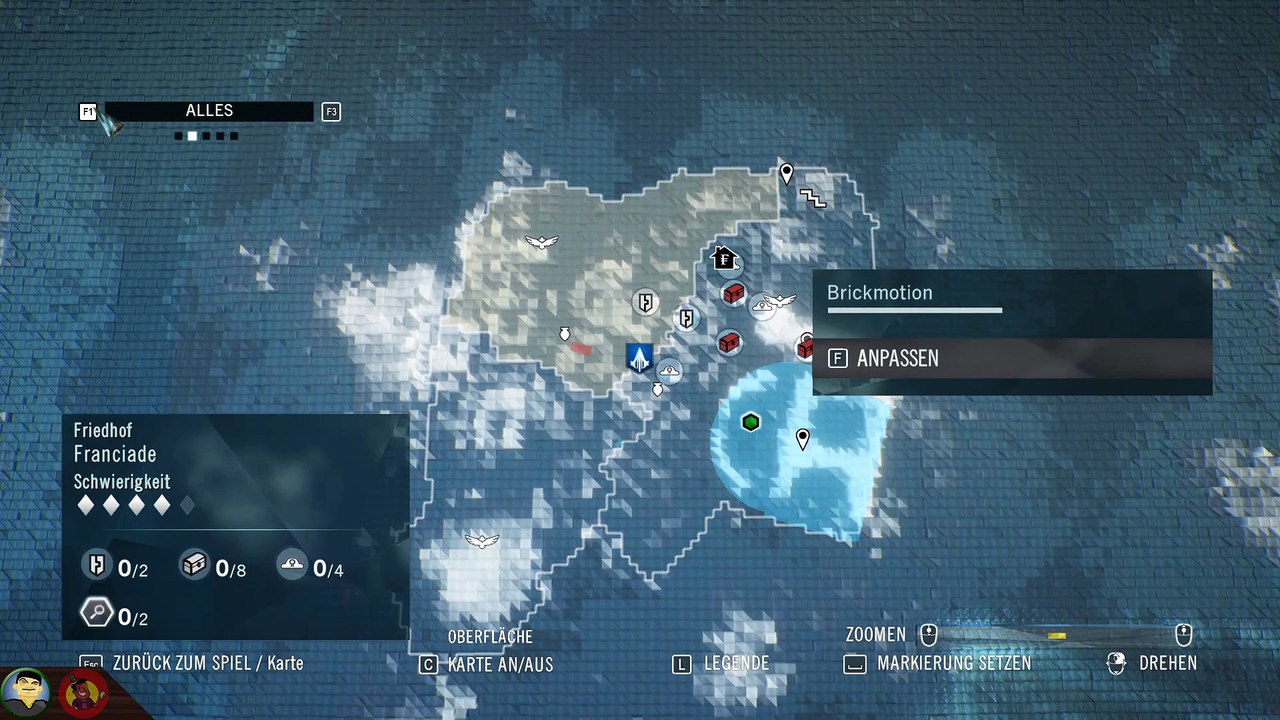Click the black house shop icon
Viewport: 1280px width, 720px height.
(724, 259)
